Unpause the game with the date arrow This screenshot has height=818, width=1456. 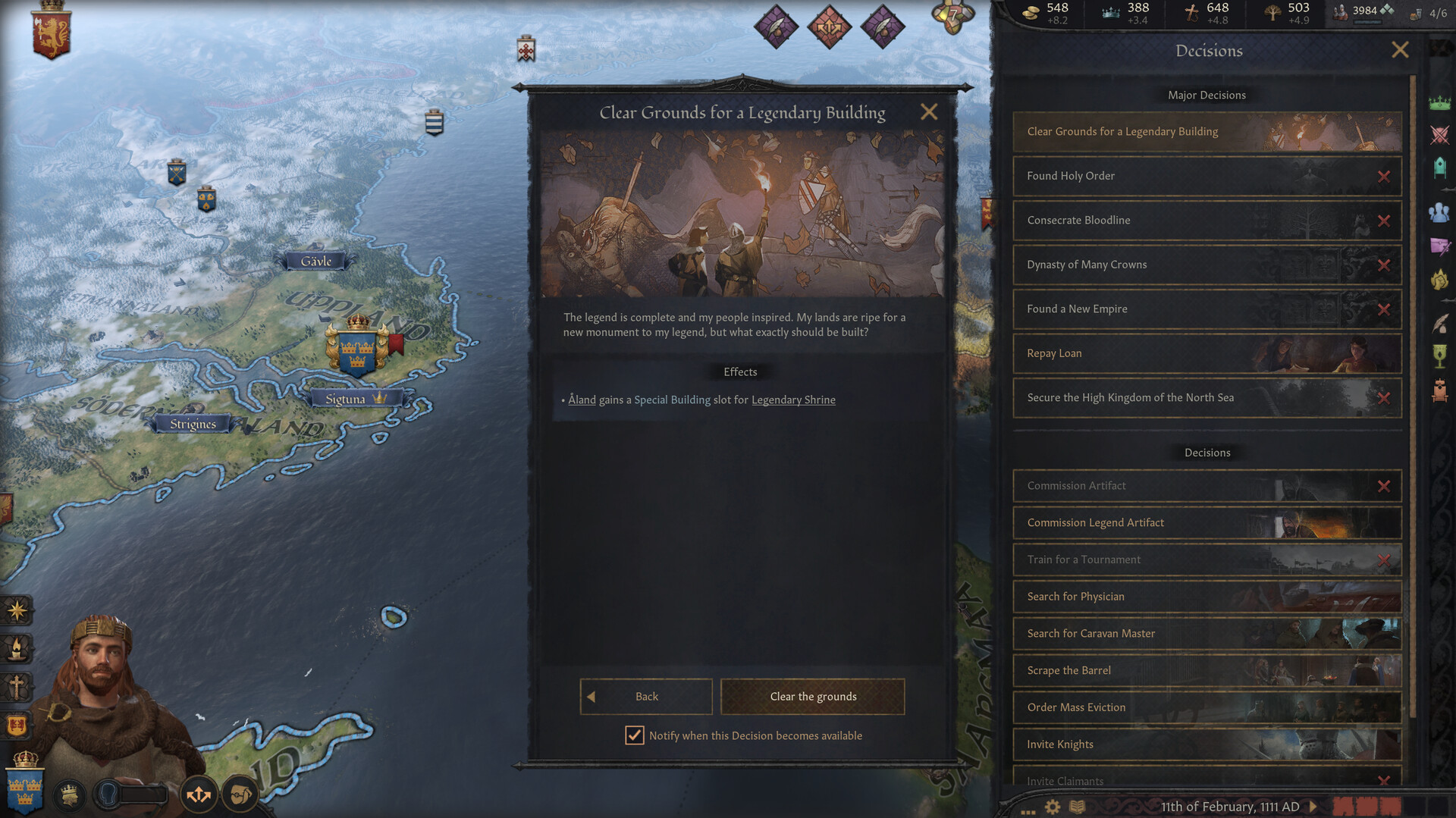pos(1313,806)
